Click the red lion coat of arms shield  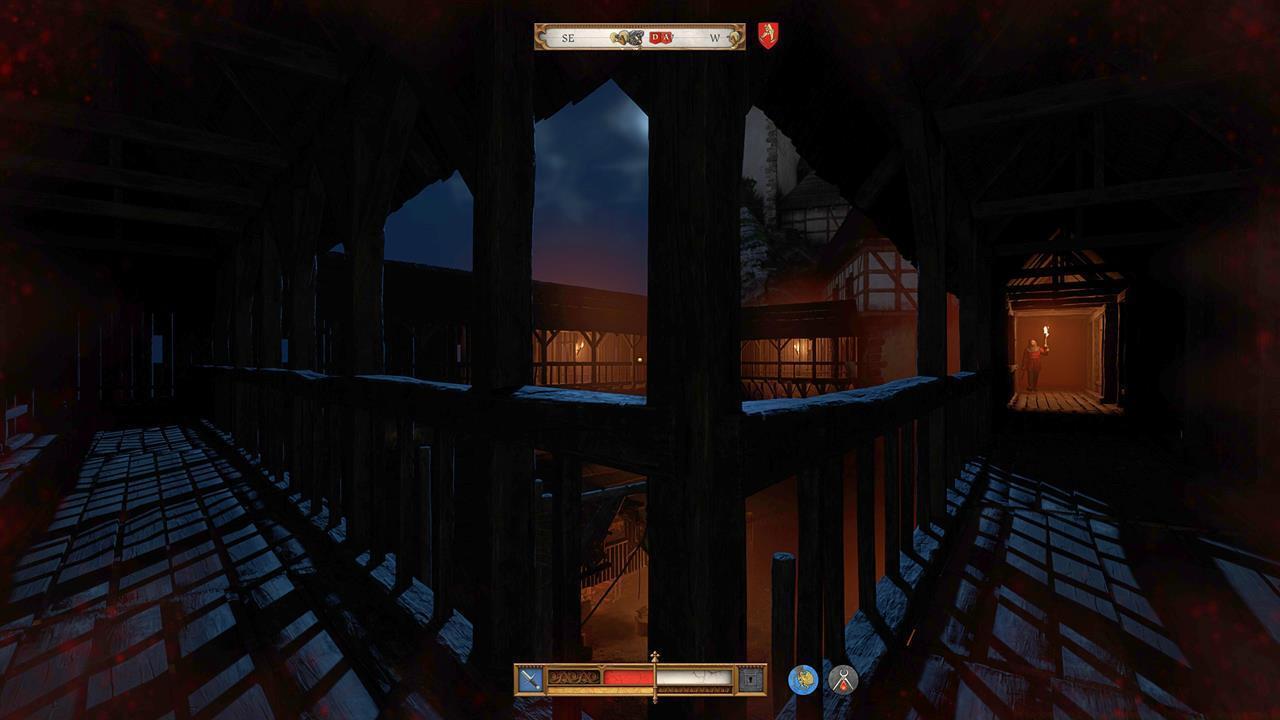click(770, 33)
